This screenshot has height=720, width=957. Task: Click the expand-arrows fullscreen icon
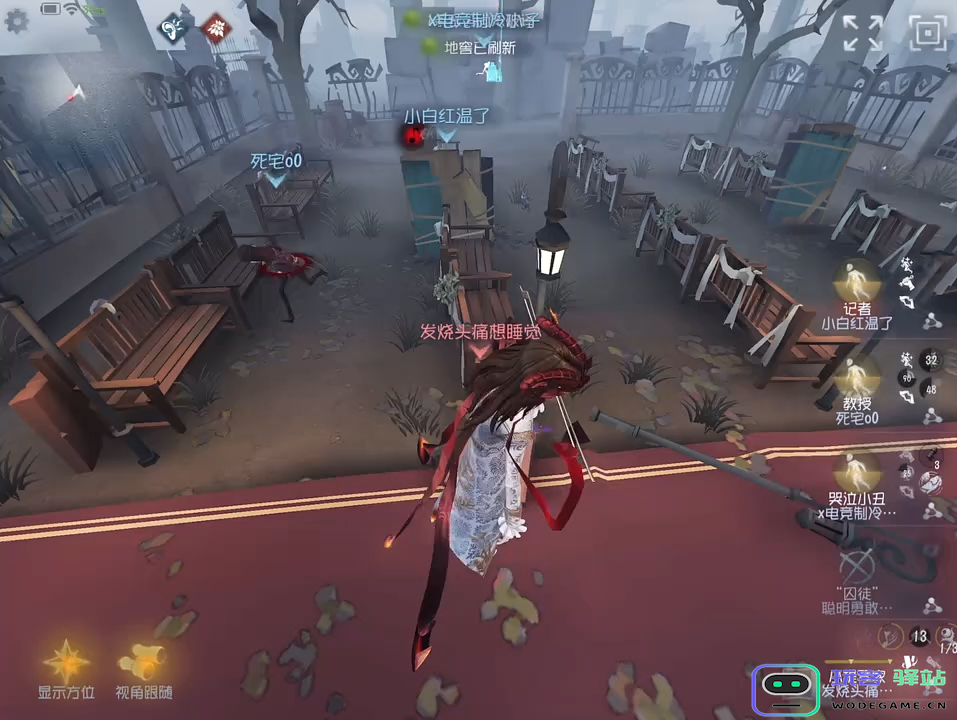coord(861,33)
